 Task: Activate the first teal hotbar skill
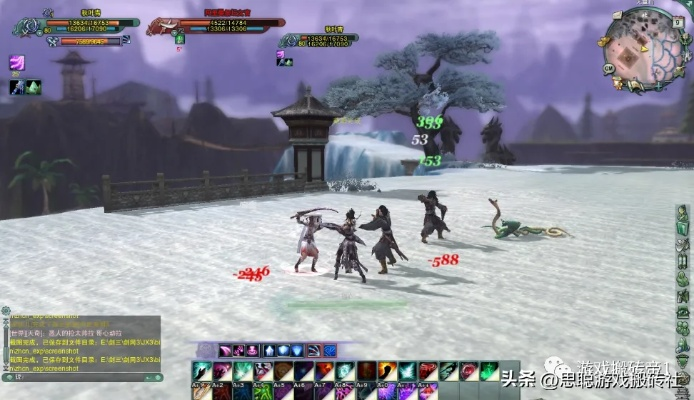pos(201,371)
